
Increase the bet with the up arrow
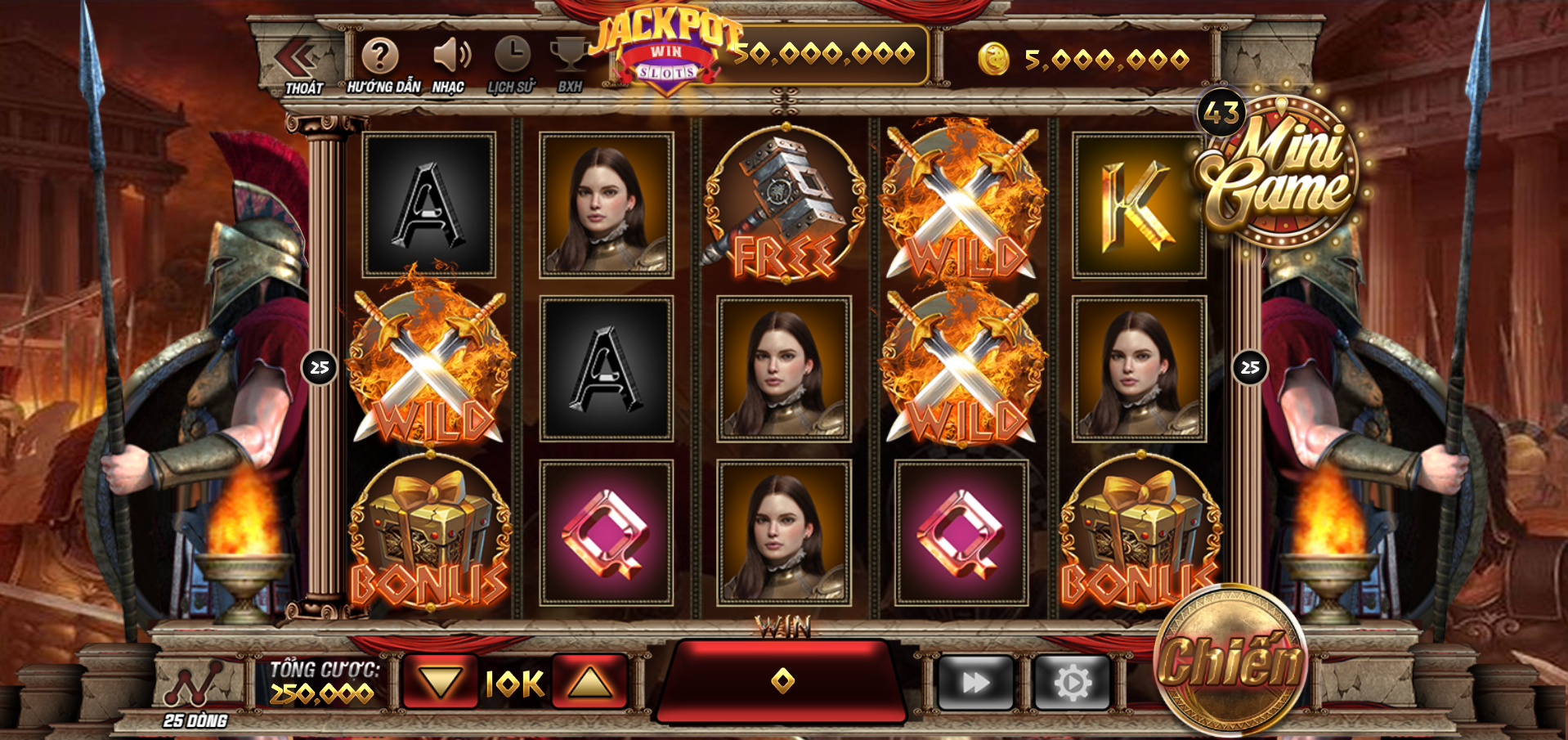tap(589, 681)
